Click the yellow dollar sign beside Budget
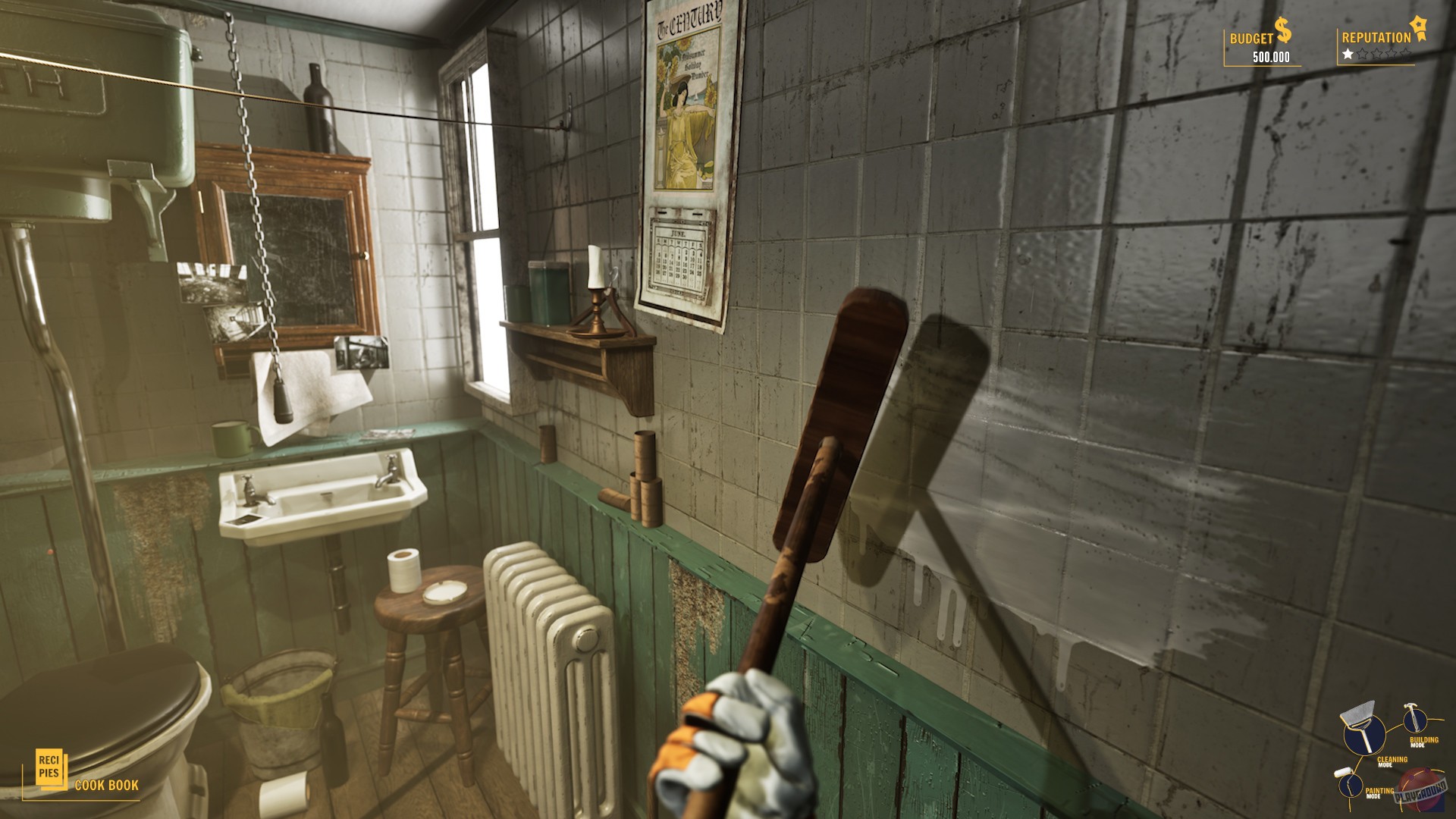 point(1282,29)
